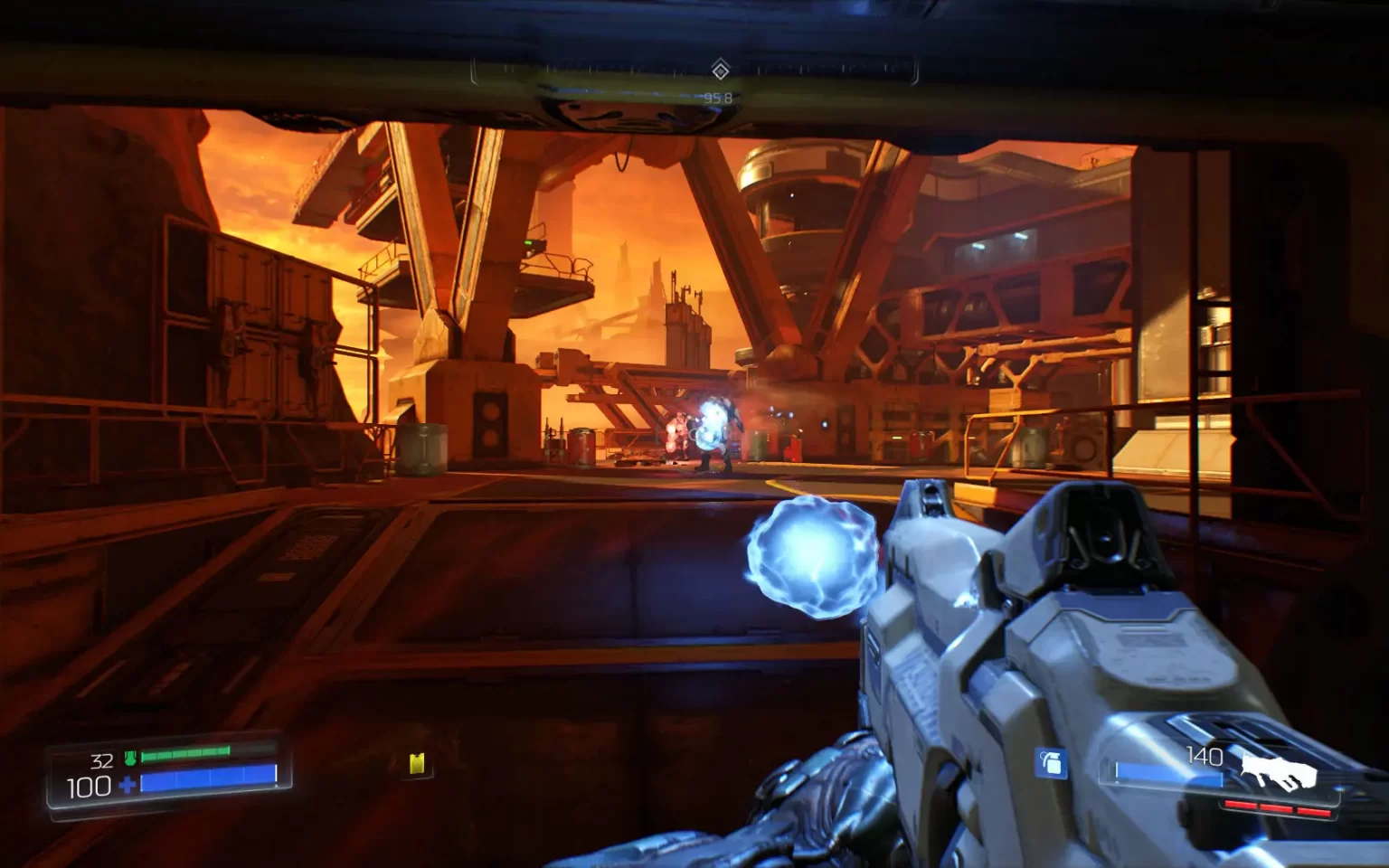Click the plasma rifle weapon icon
This screenshot has width=1389, height=868.
[x=1277, y=771]
